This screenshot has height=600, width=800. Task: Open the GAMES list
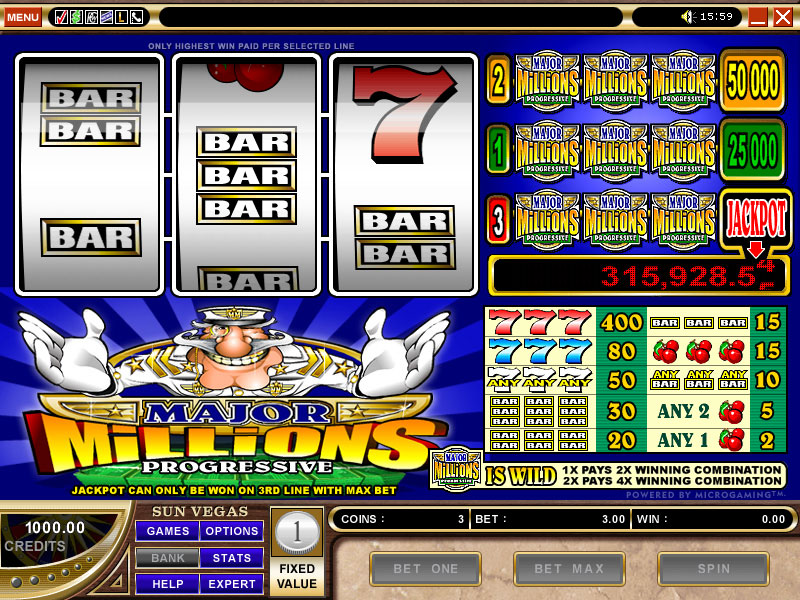[x=167, y=531]
